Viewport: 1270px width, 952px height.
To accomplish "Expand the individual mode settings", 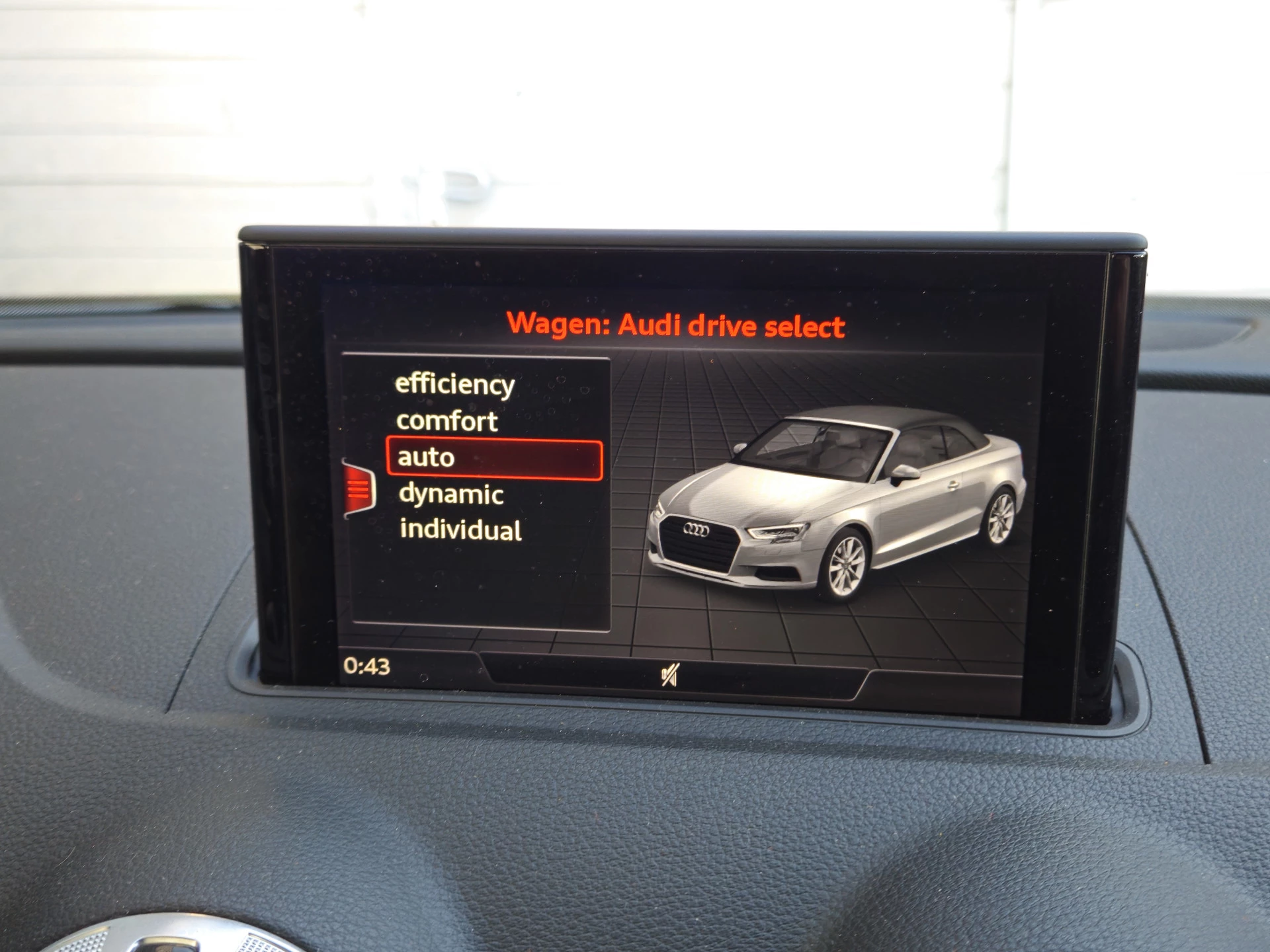I will pos(461,530).
